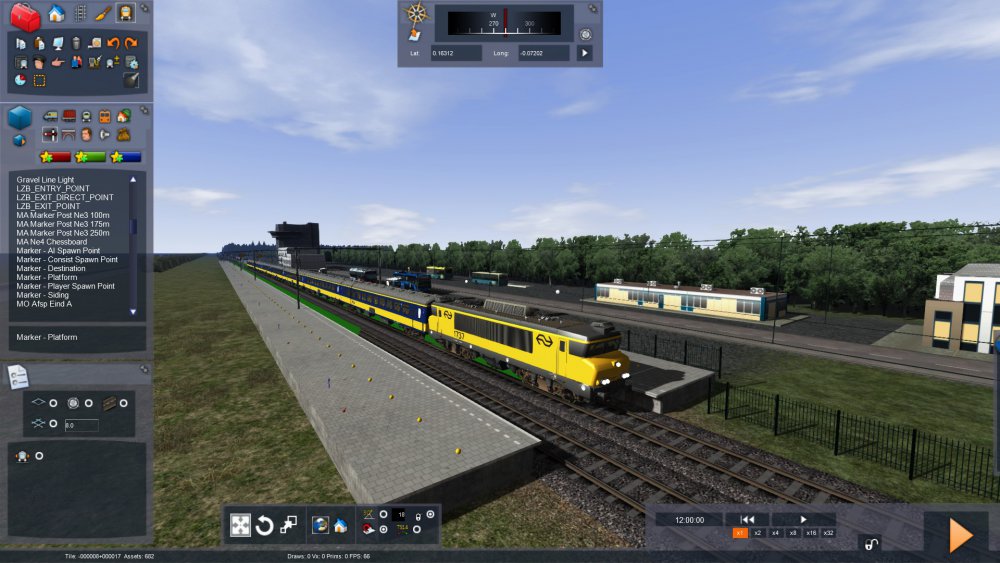Select the track tools tab icon
The width and height of the screenshot is (1000, 563).
80,13
